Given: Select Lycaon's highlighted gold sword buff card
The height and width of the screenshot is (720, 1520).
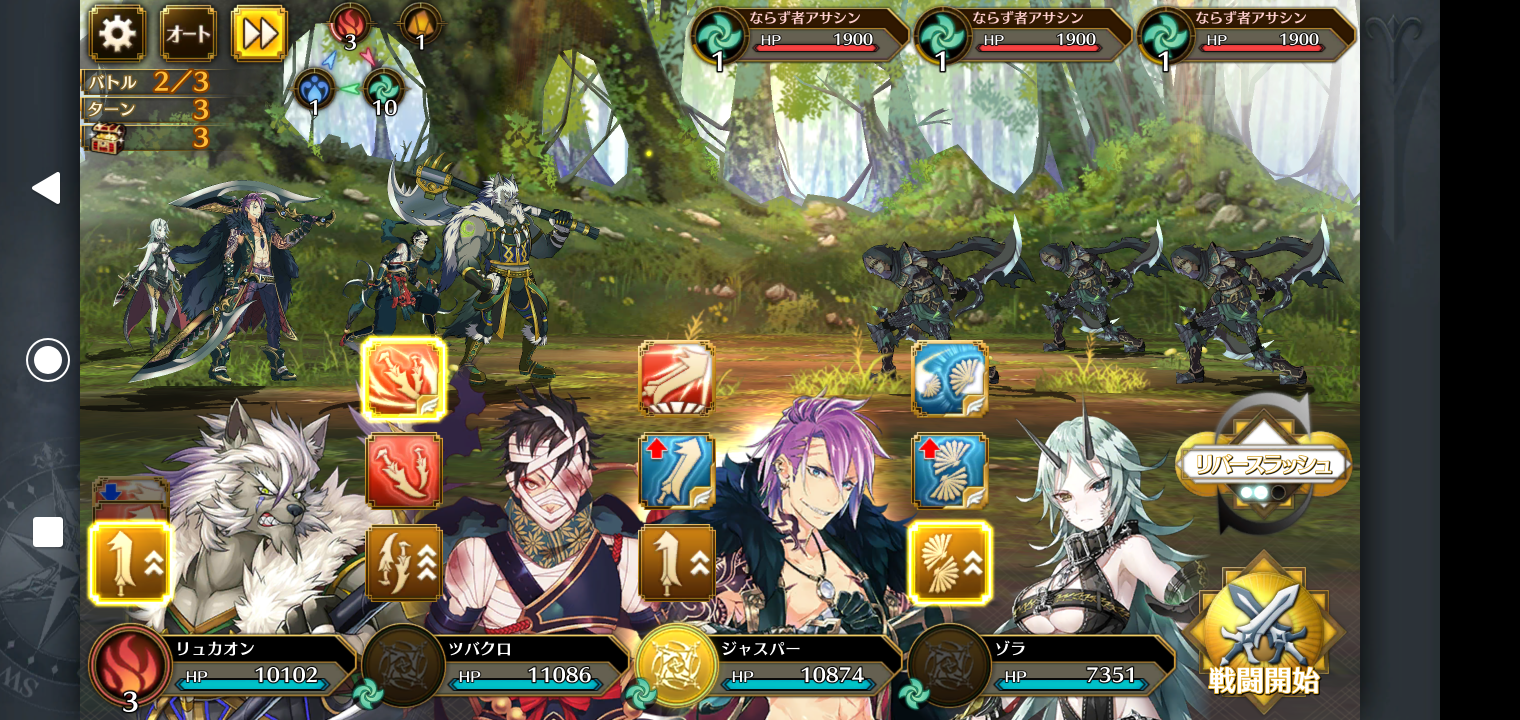Looking at the screenshot, I should (130, 563).
